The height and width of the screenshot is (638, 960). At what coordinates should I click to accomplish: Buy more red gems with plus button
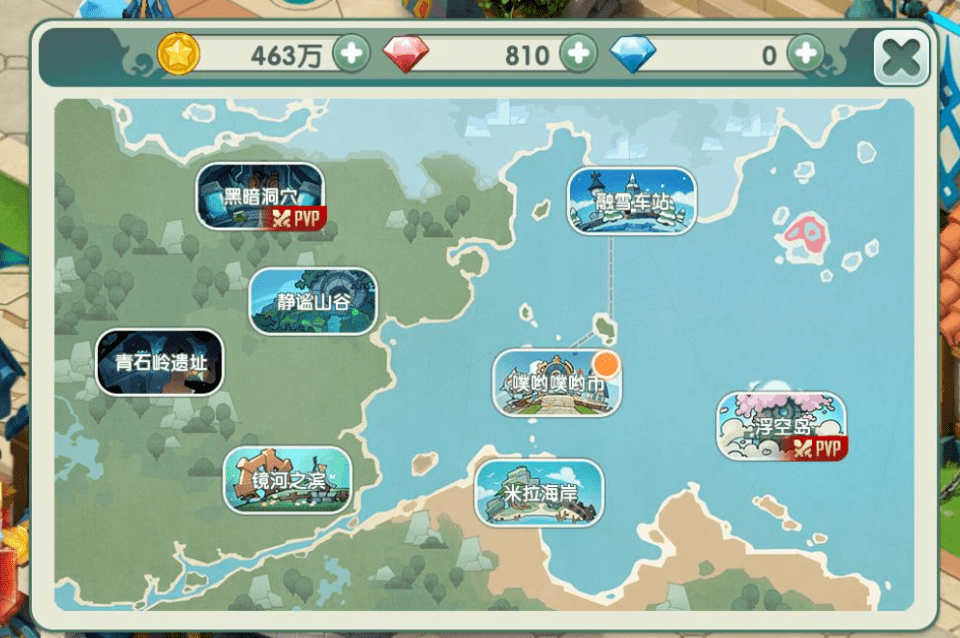click(x=578, y=53)
